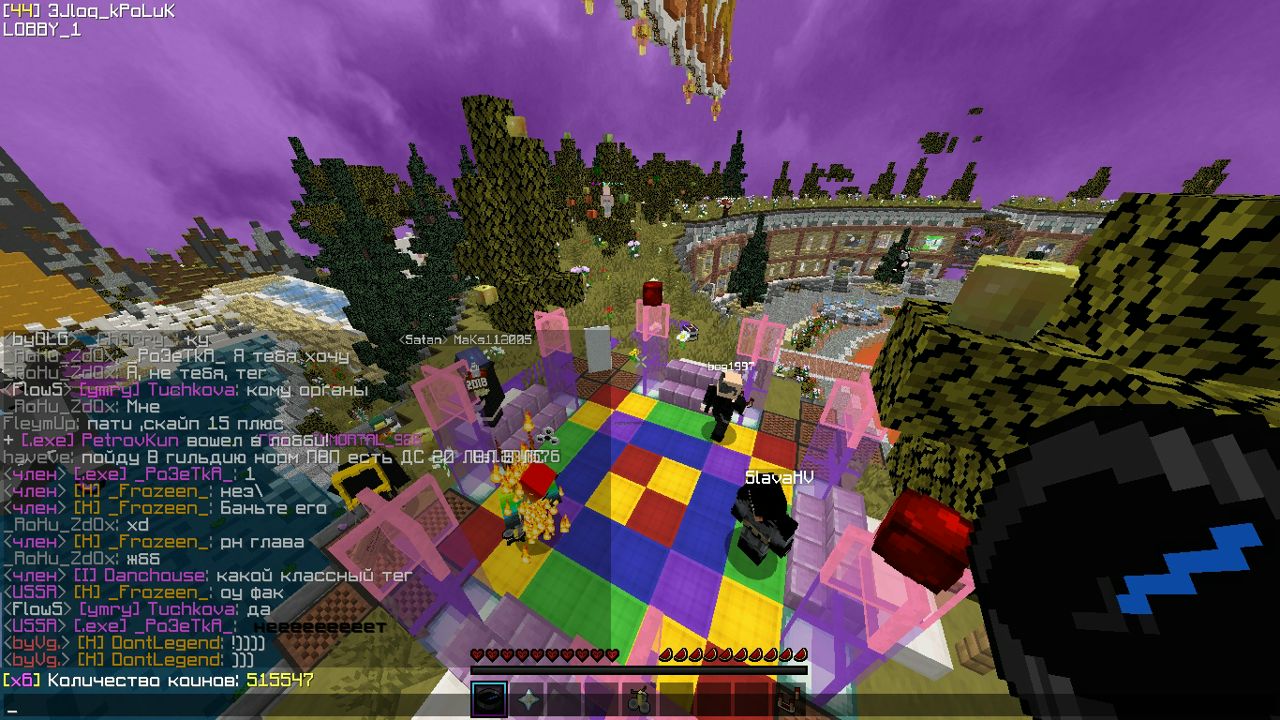Image resolution: width=1280 pixels, height=720 pixels.
Task: Click the SlavaHV player nameplate
Action: [780, 478]
